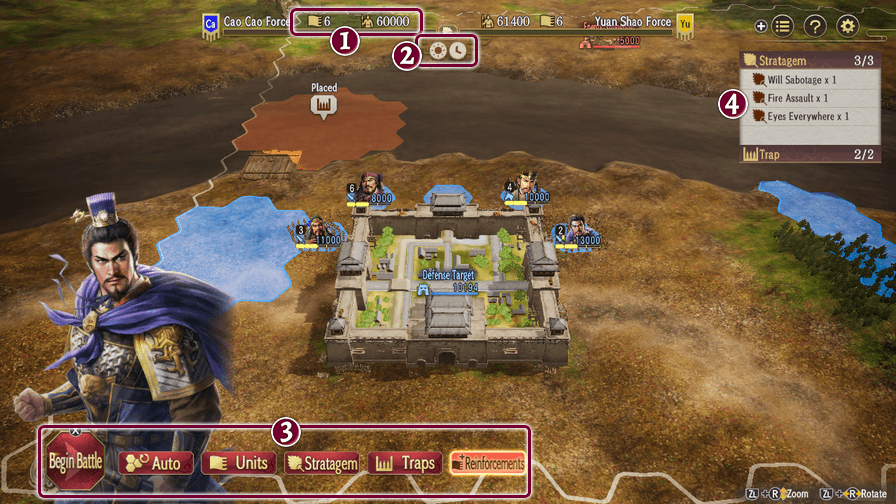Image resolution: width=896 pixels, height=504 pixels.
Task: Start the fight with Begin Battle
Action: (x=75, y=462)
